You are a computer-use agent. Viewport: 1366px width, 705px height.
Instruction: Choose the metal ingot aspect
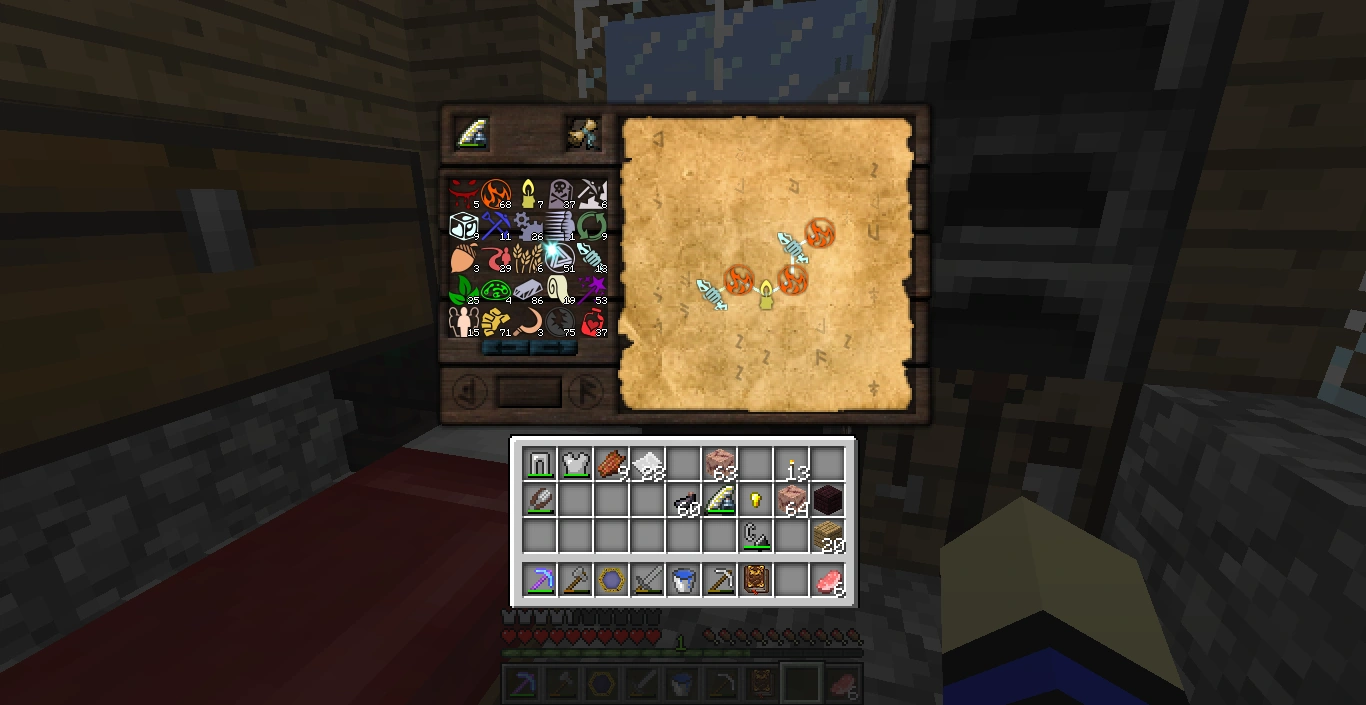pyautogui.click(x=528, y=290)
